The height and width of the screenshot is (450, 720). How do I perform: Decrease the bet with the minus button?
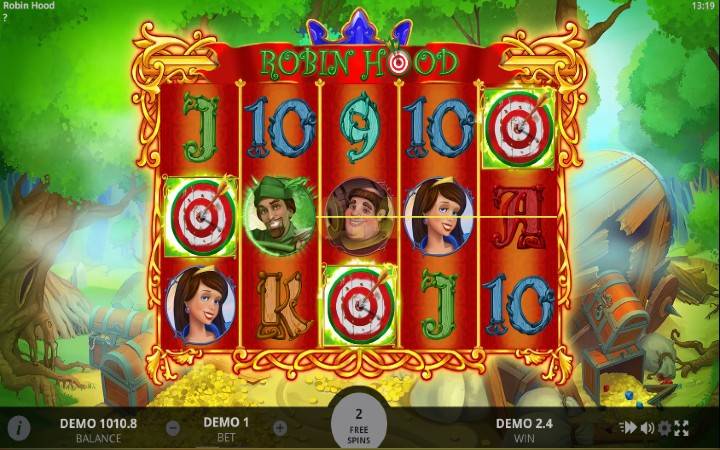[173, 428]
